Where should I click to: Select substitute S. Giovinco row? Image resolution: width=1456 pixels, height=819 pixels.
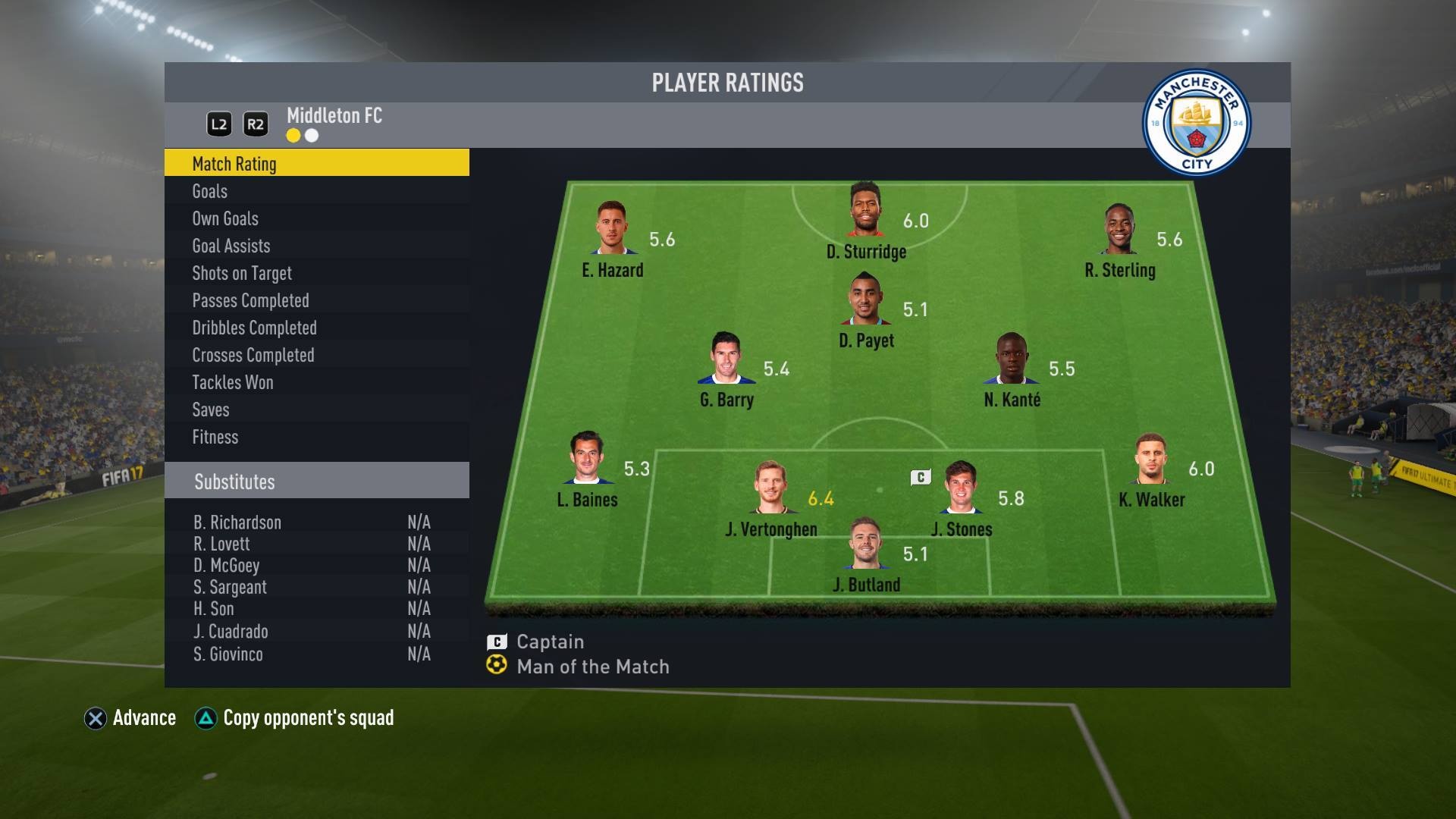(311, 654)
